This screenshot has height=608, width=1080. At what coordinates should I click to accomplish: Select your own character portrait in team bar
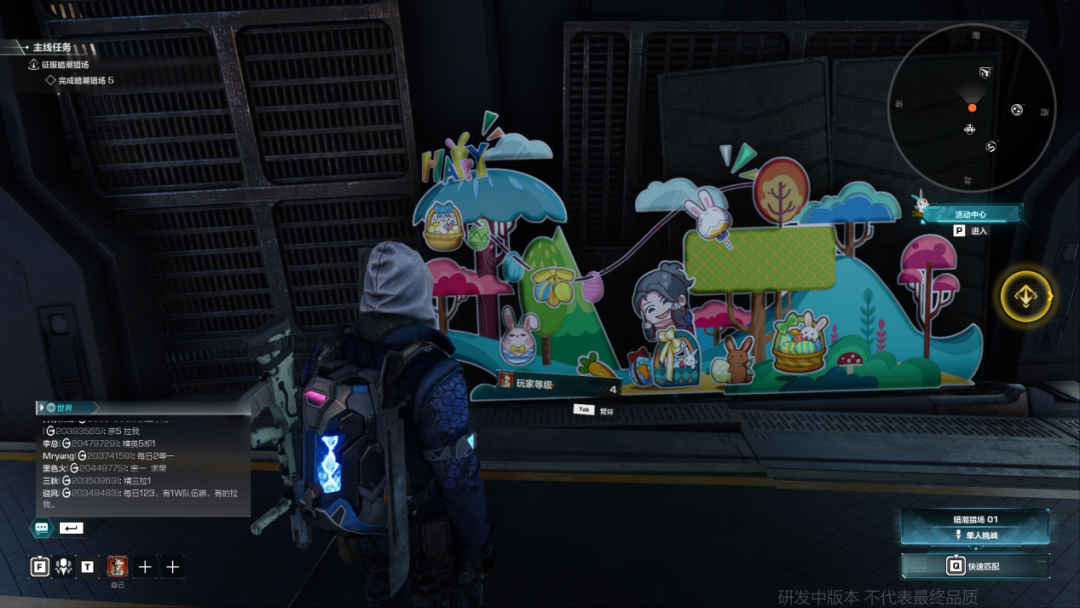tap(117, 566)
